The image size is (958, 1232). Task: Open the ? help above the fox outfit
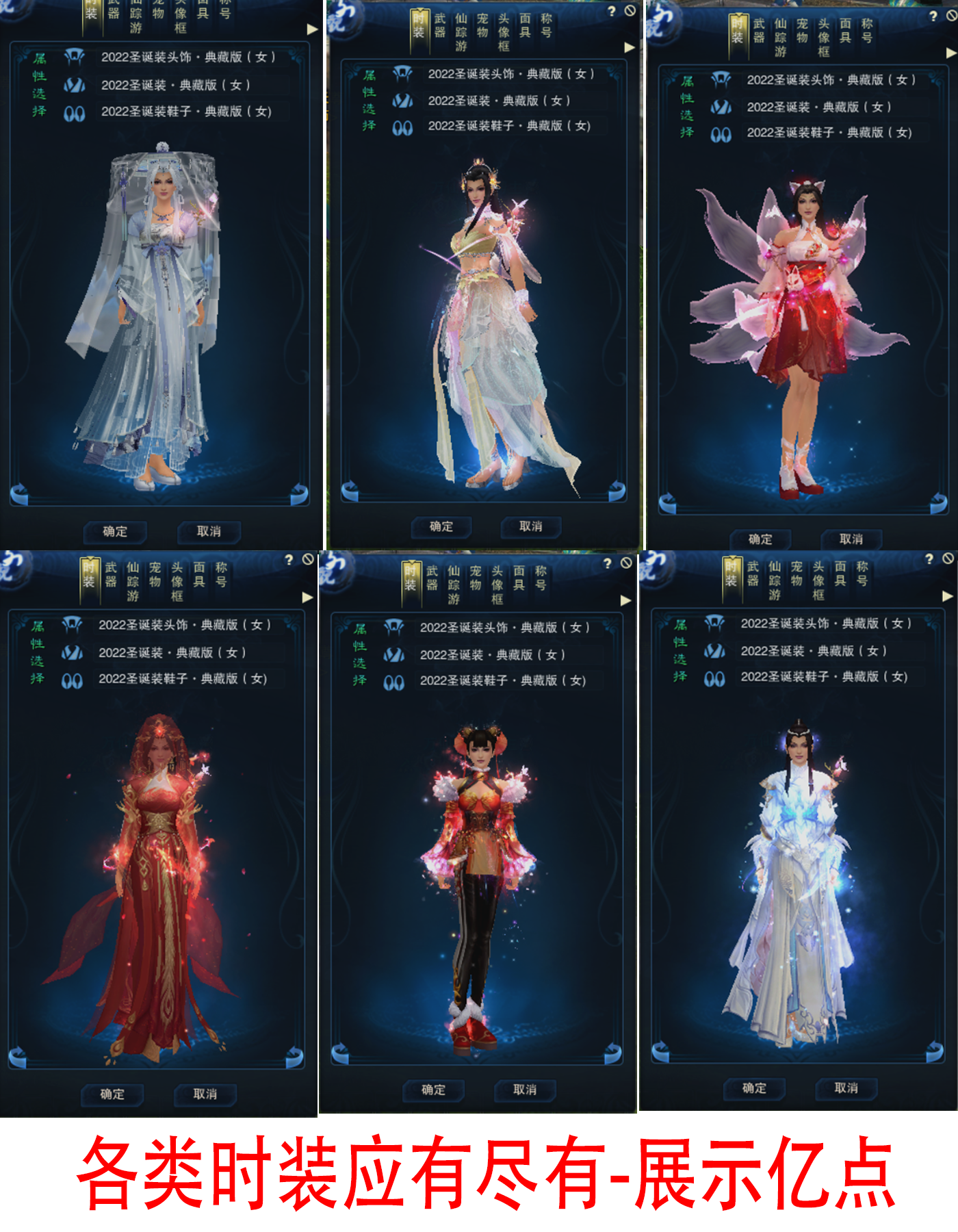tap(933, 16)
